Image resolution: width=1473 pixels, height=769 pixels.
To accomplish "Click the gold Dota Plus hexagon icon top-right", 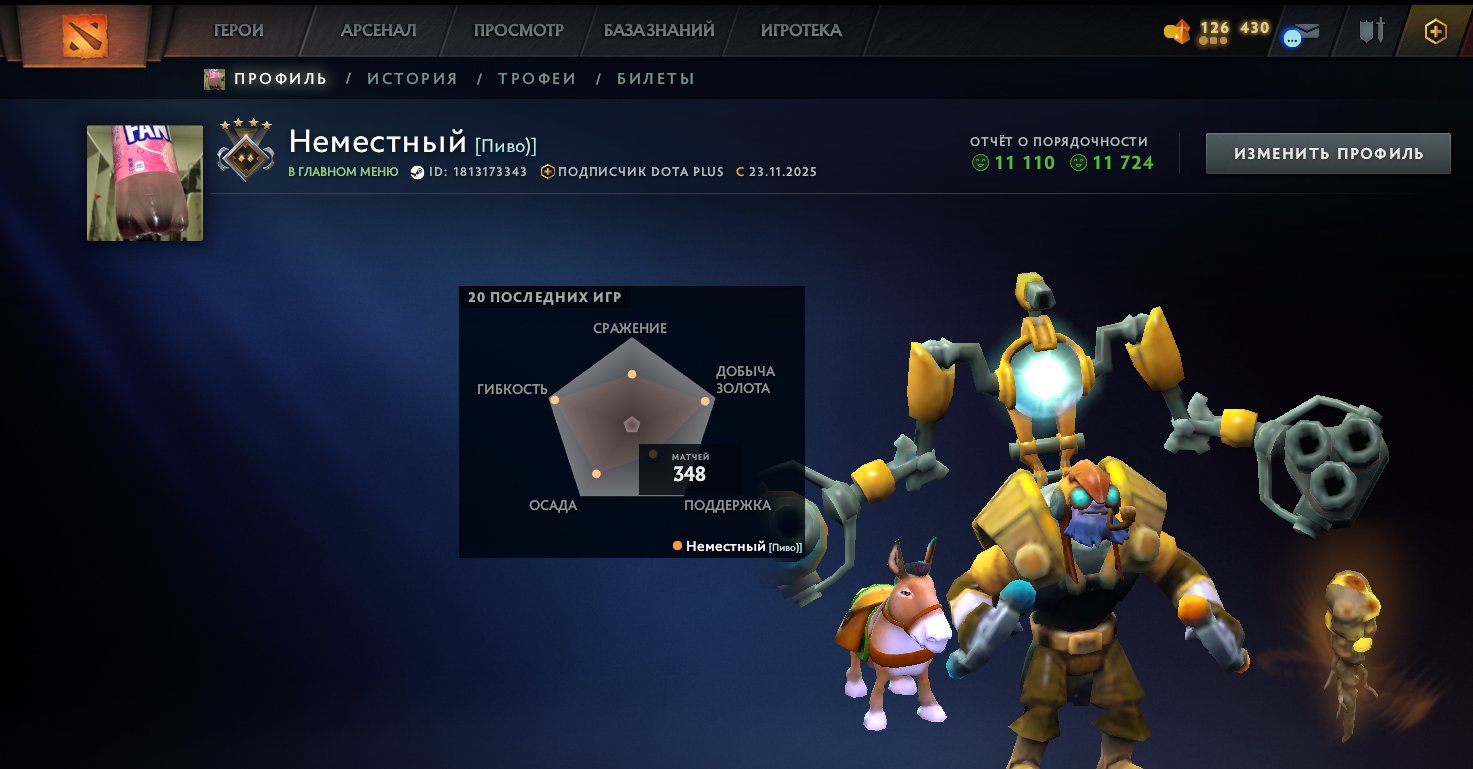I will click(x=1435, y=31).
